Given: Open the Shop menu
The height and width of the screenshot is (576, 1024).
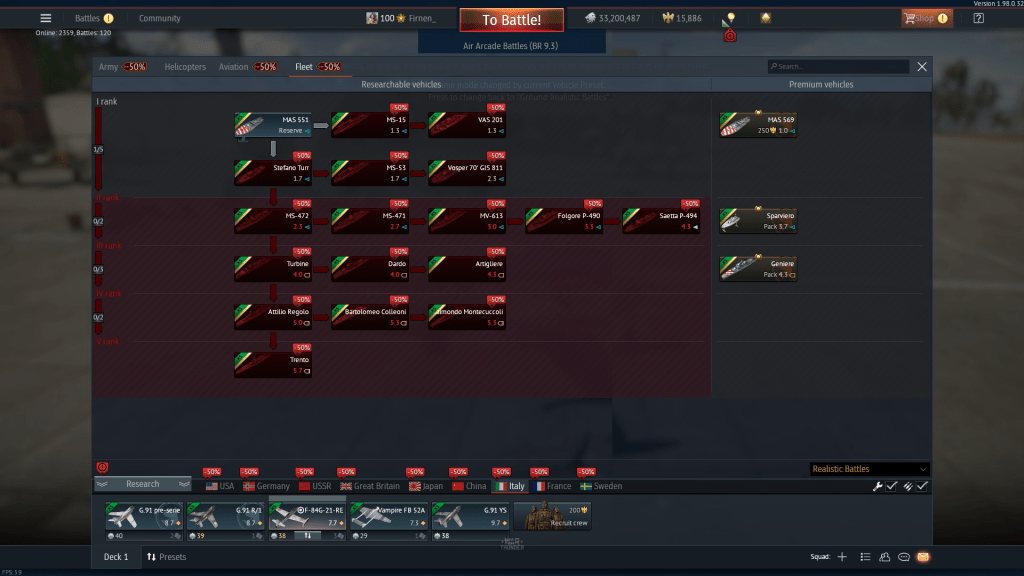Looking at the screenshot, I should pyautogui.click(x=926, y=18).
